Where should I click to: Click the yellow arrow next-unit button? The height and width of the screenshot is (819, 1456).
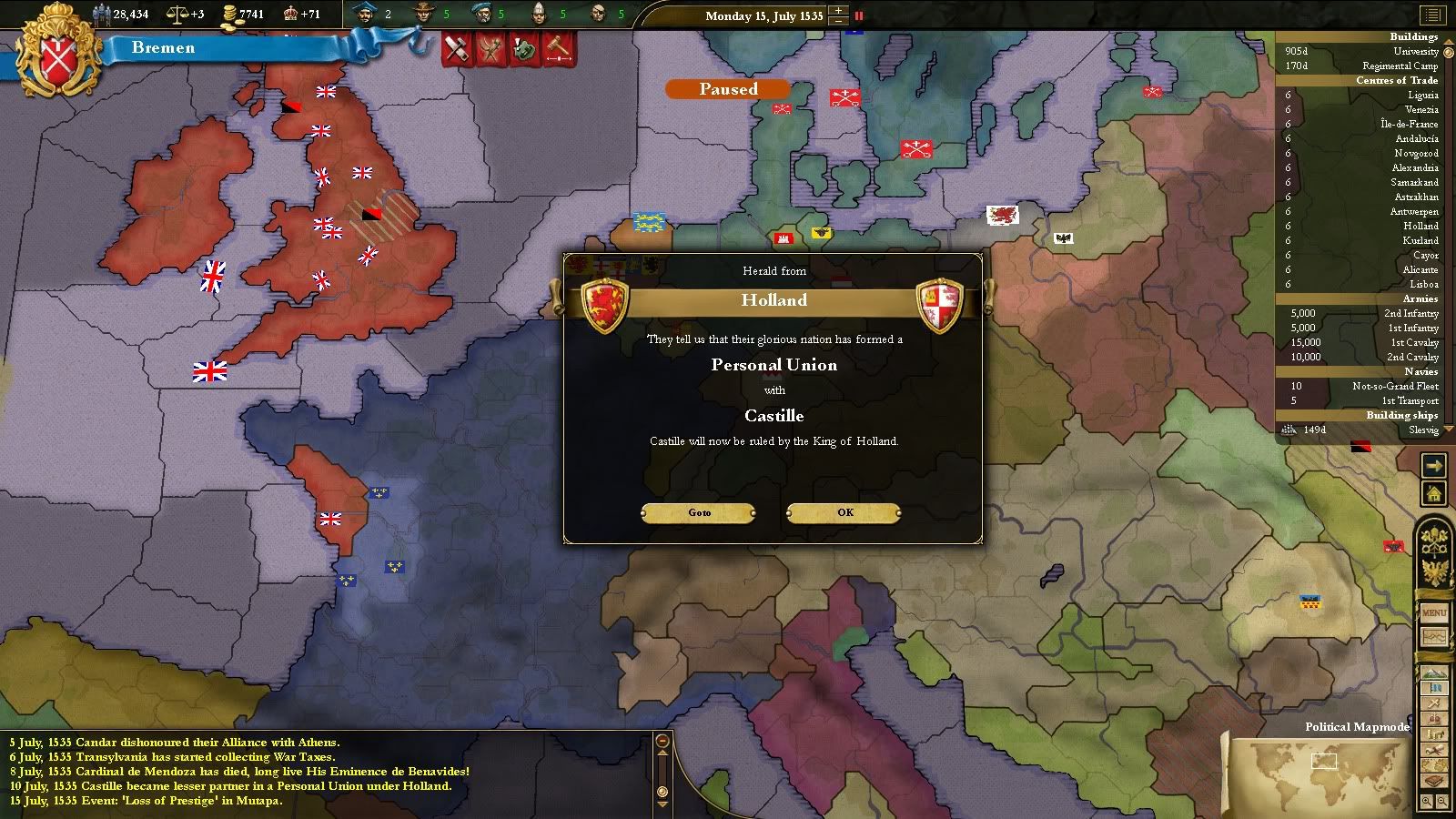(x=1433, y=467)
